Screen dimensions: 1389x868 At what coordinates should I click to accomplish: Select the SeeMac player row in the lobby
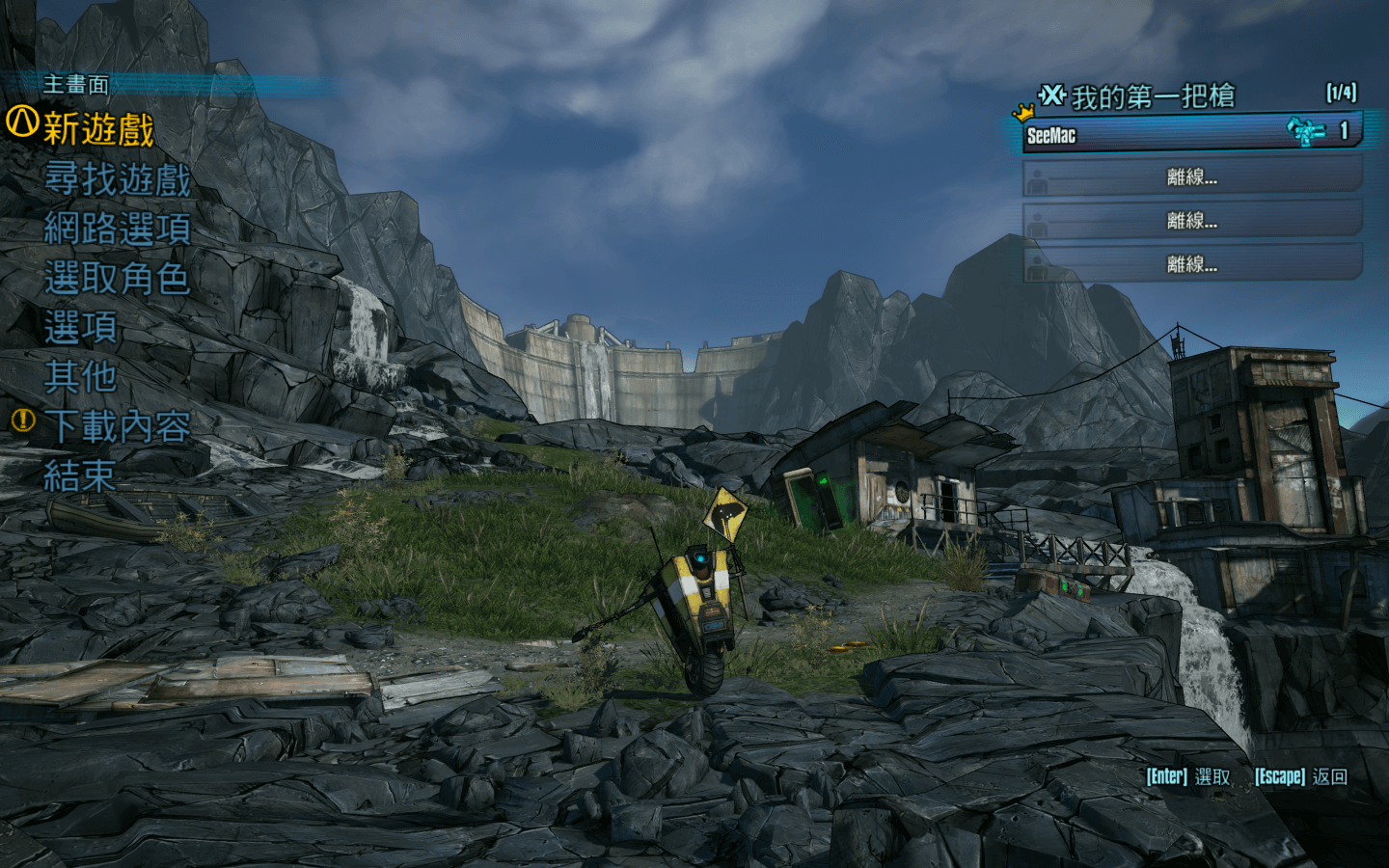click(x=1191, y=133)
